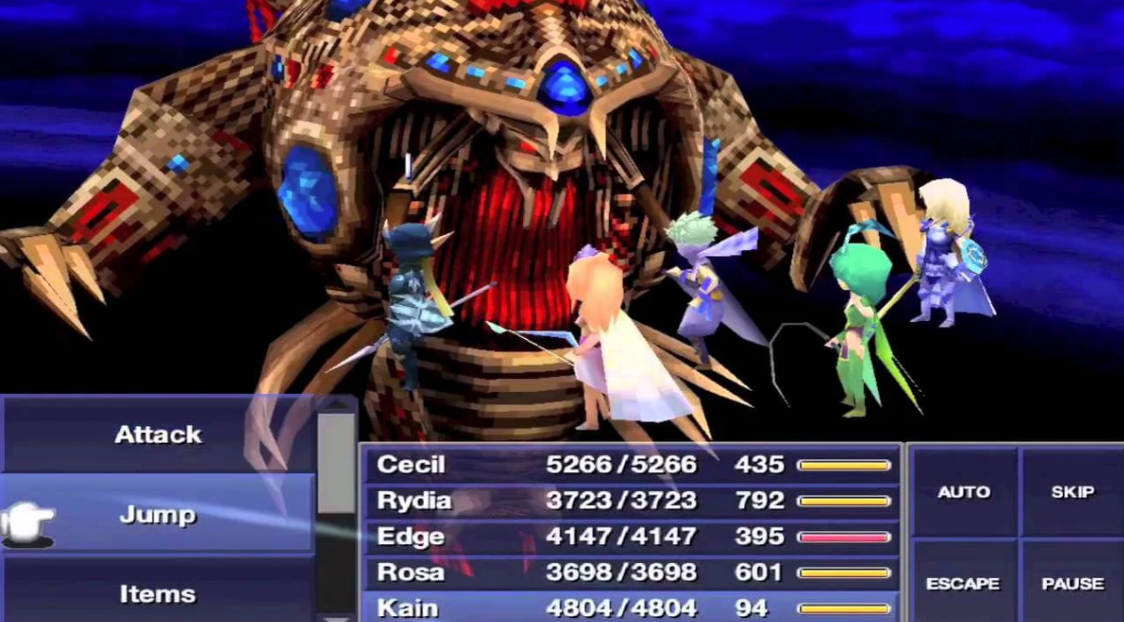1124x622 pixels.
Task: Pause the battle with PAUSE
Action: click(1071, 583)
